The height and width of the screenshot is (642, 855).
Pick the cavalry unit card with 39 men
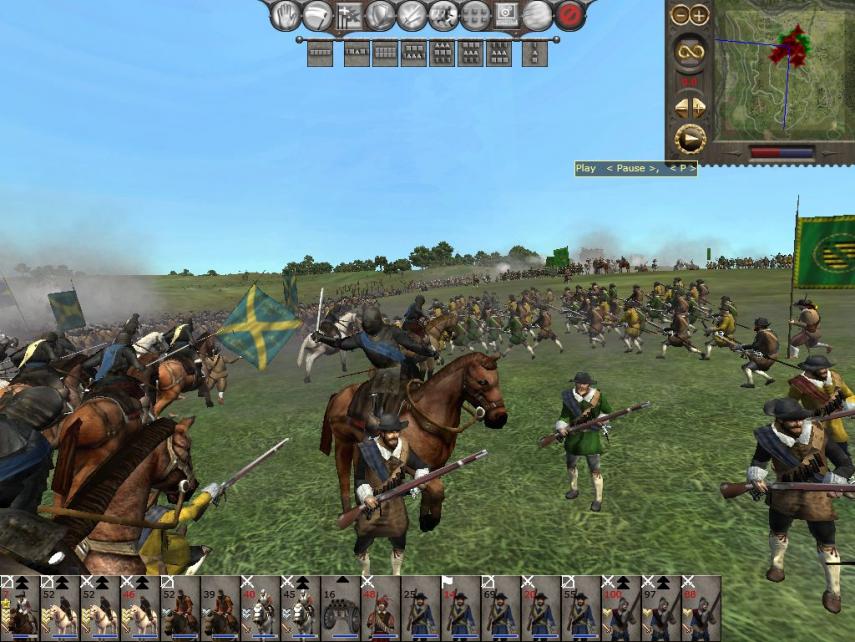click(220, 607)
